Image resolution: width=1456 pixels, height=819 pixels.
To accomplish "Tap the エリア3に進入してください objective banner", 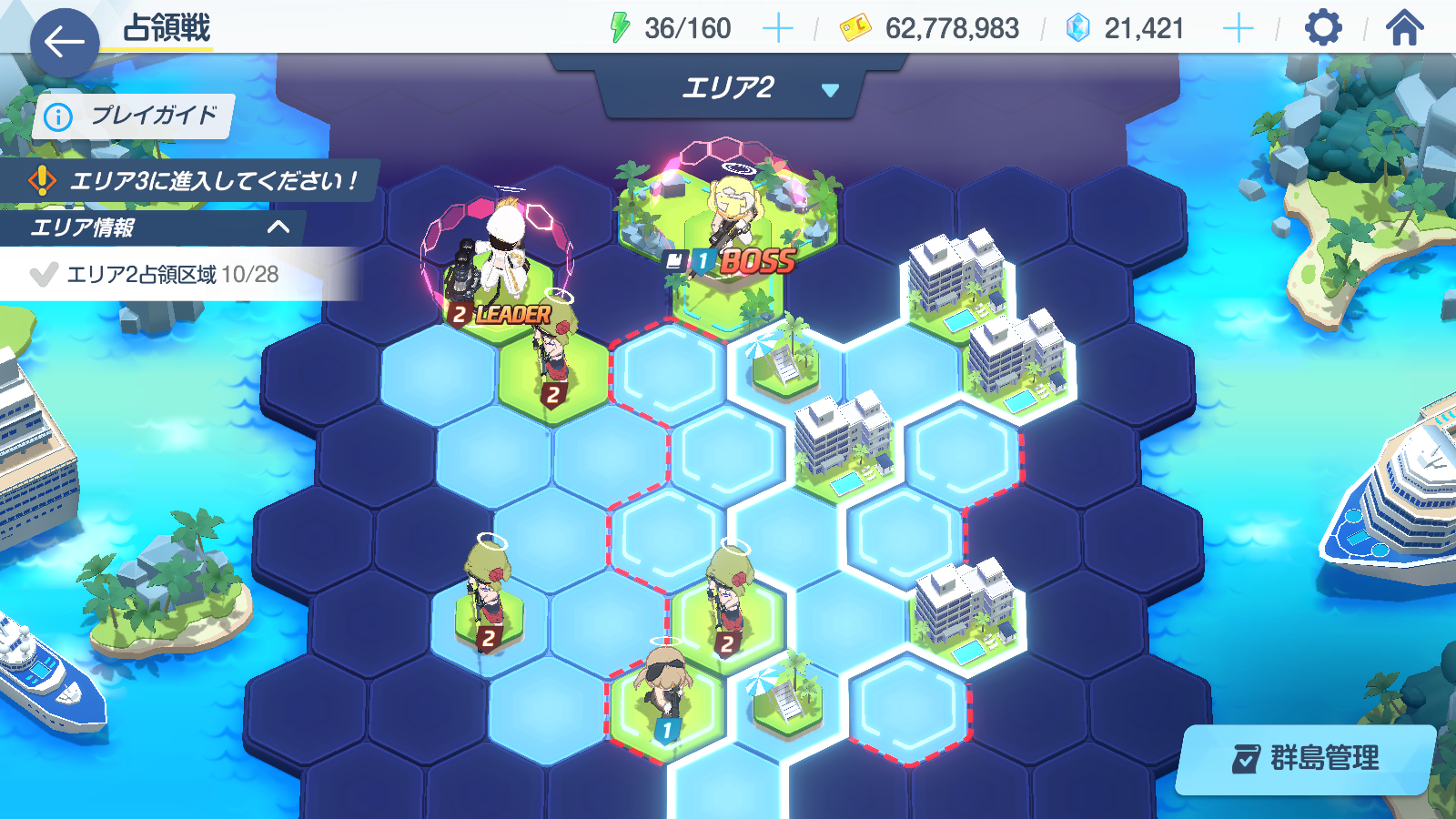I will coord(191,180).
